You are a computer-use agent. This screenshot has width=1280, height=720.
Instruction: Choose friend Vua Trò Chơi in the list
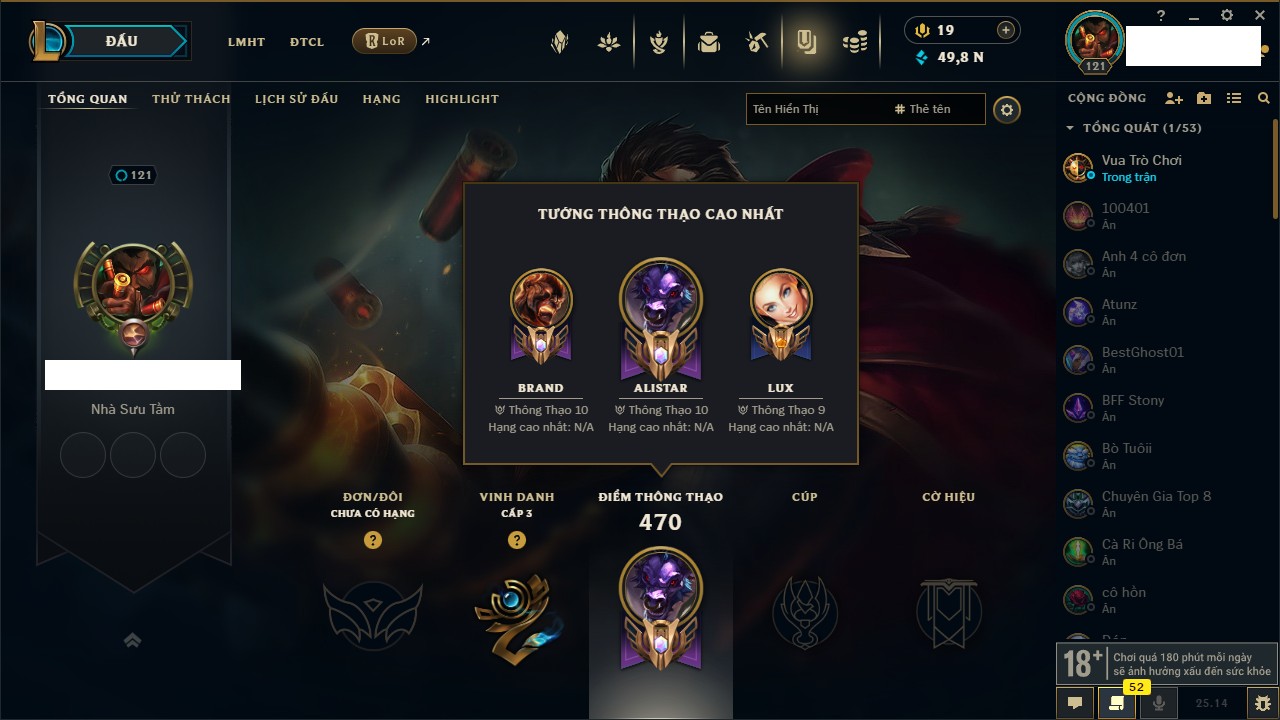tap(1141, 167)
